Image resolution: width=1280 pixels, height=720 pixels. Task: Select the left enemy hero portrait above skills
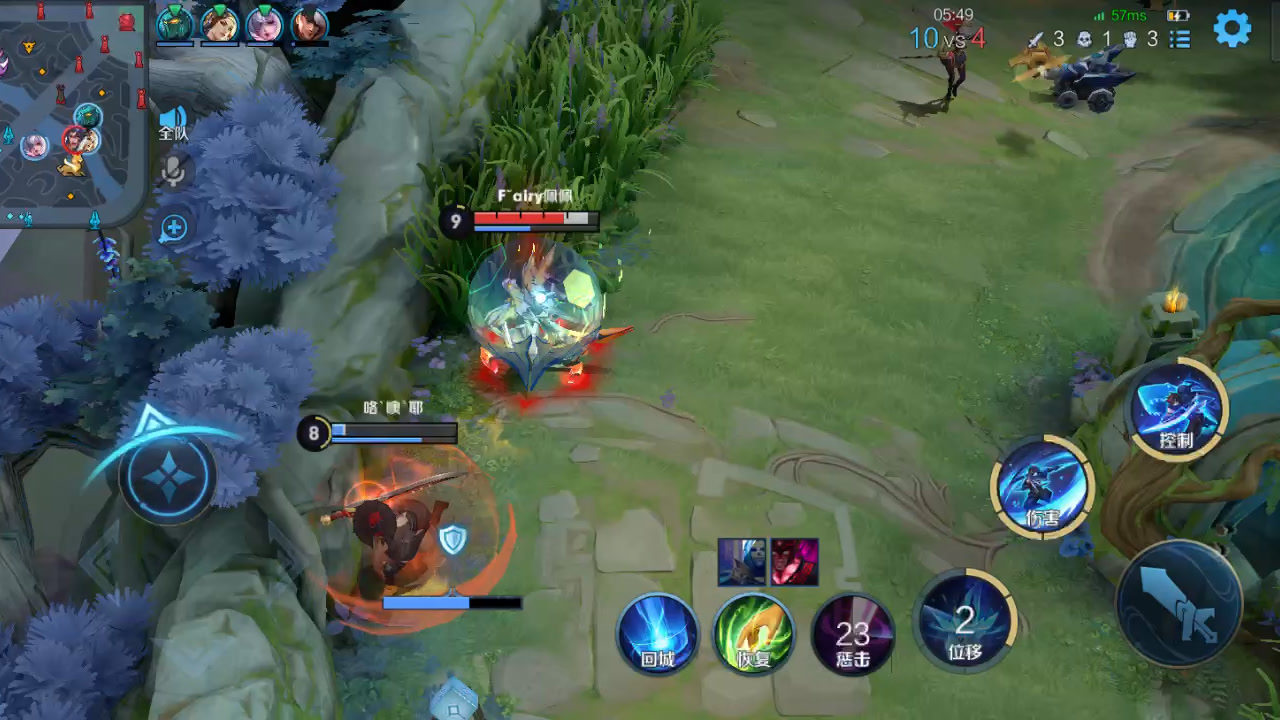pyautogui.click(x=741, y=562)
